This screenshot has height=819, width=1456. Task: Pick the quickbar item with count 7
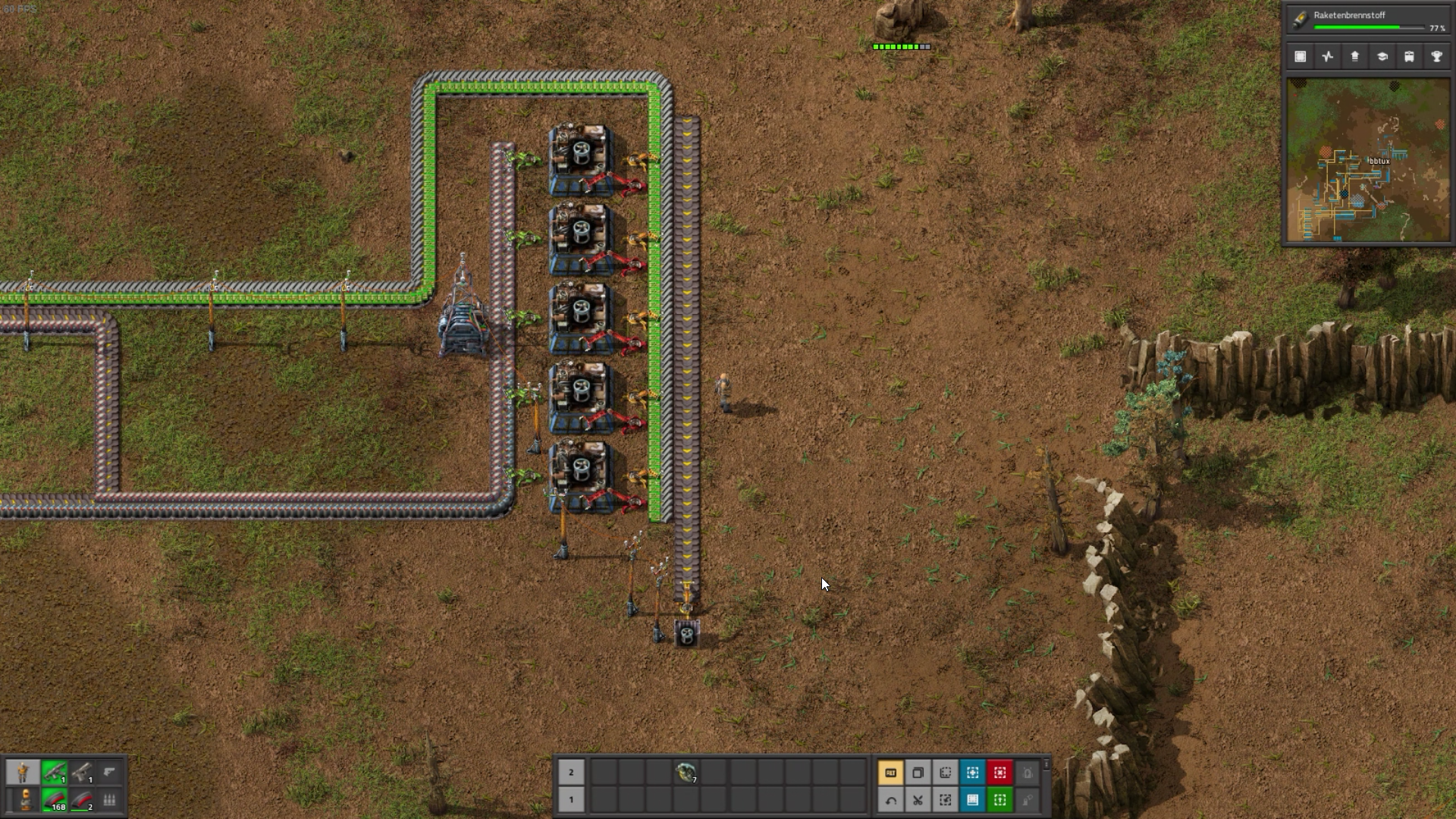[x=686, y=773]
